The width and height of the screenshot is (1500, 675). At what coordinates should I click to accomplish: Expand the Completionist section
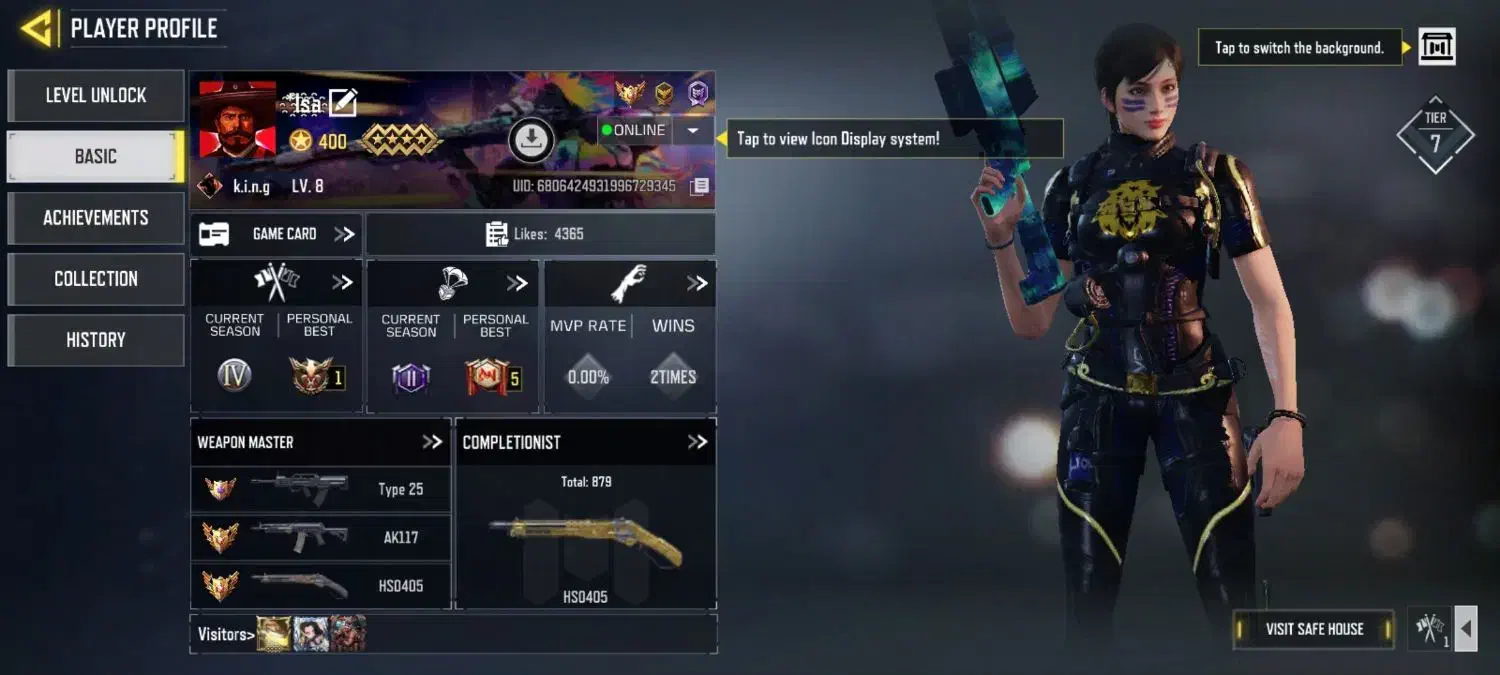697,442
